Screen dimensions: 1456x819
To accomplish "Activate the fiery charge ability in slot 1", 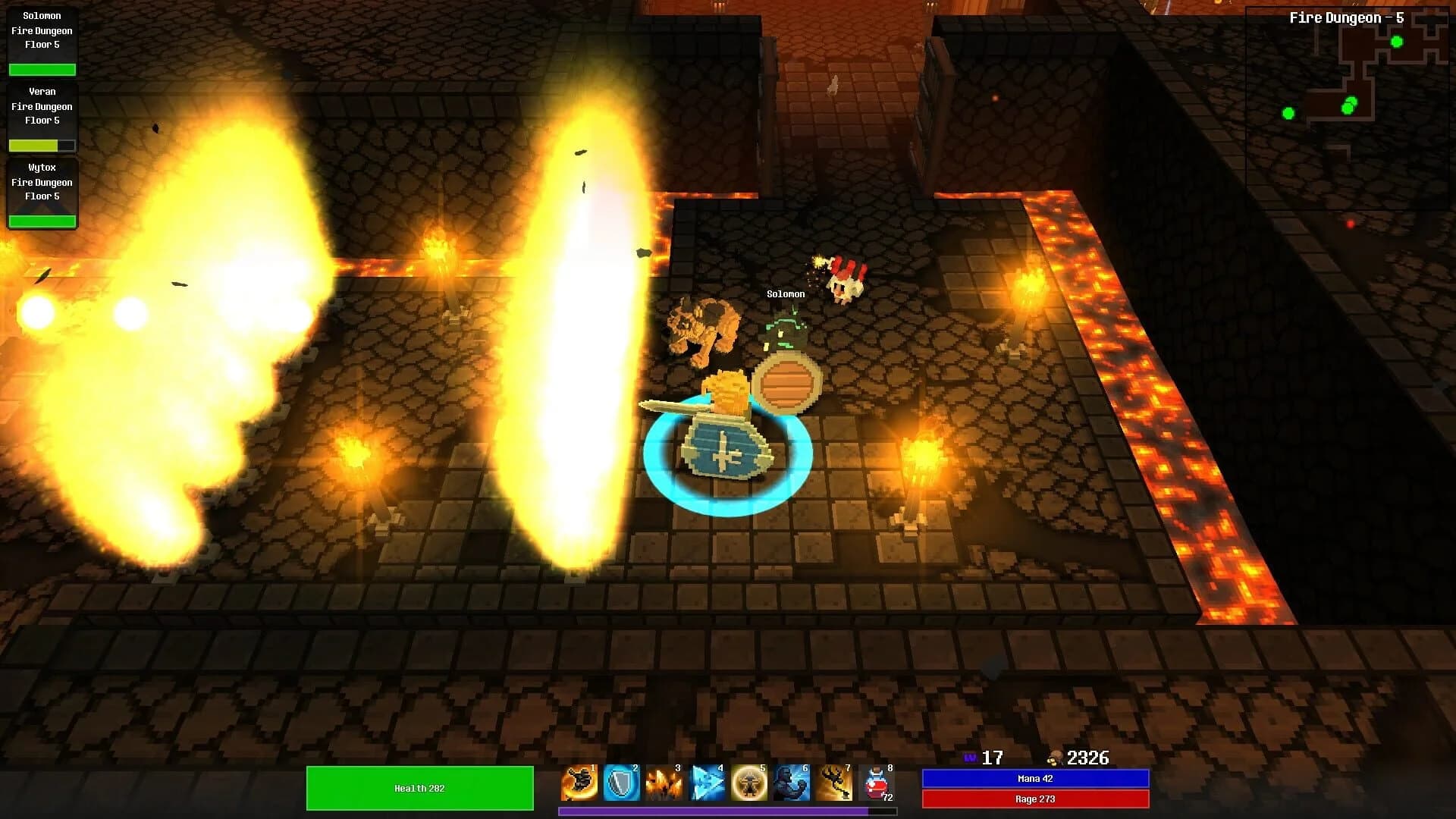I will click(580, 783).
